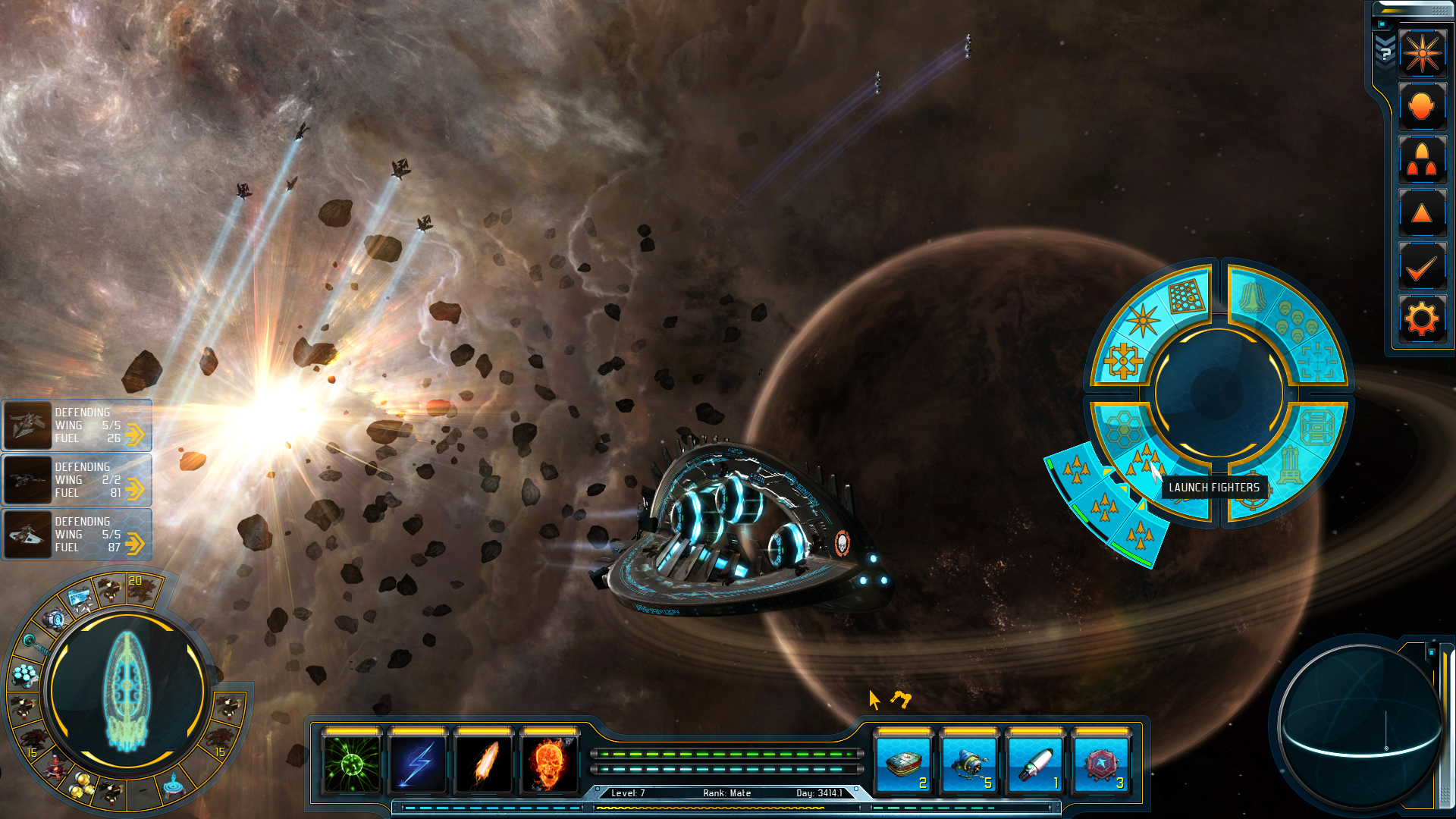Select the crew faces segment on wheel
The height and width of the screenshot is (819, 1456).
tap(1297, 320)
